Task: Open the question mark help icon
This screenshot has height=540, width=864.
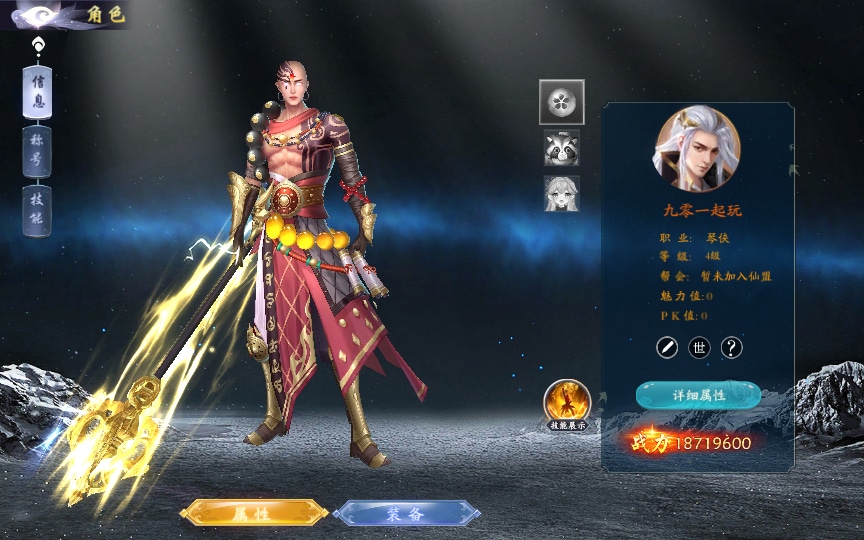Action: [x=732, y=347]
